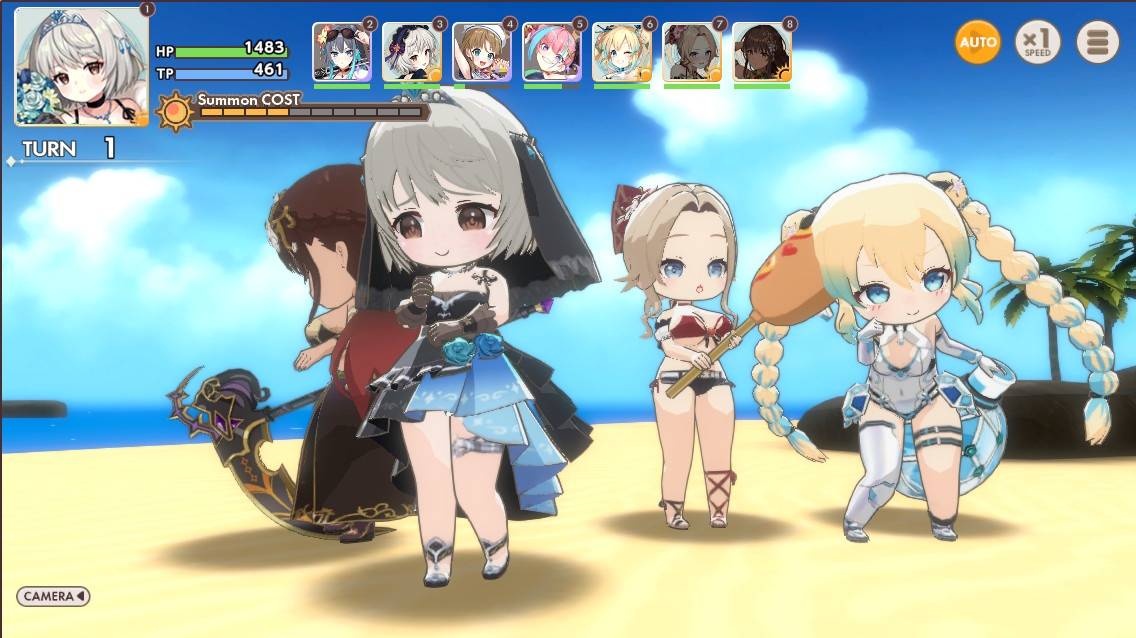Select the winking blonde portrait numbered 6
Image resolution: width=1136 pixels, height=638 pixels.
pyautogui.click(x=621, y=52)
